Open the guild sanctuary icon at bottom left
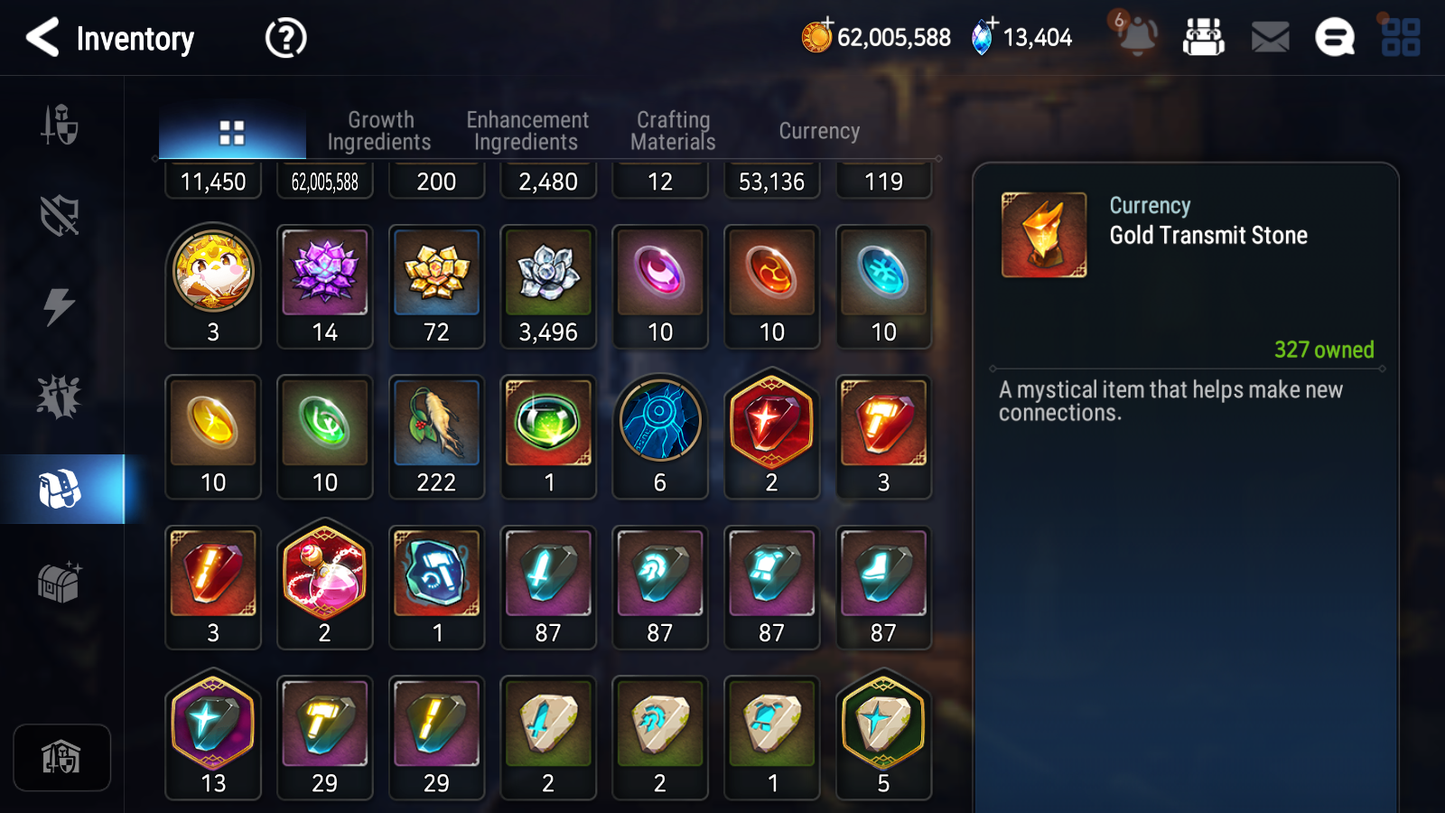Screen dimensions: 1445x813 (62, 758)
